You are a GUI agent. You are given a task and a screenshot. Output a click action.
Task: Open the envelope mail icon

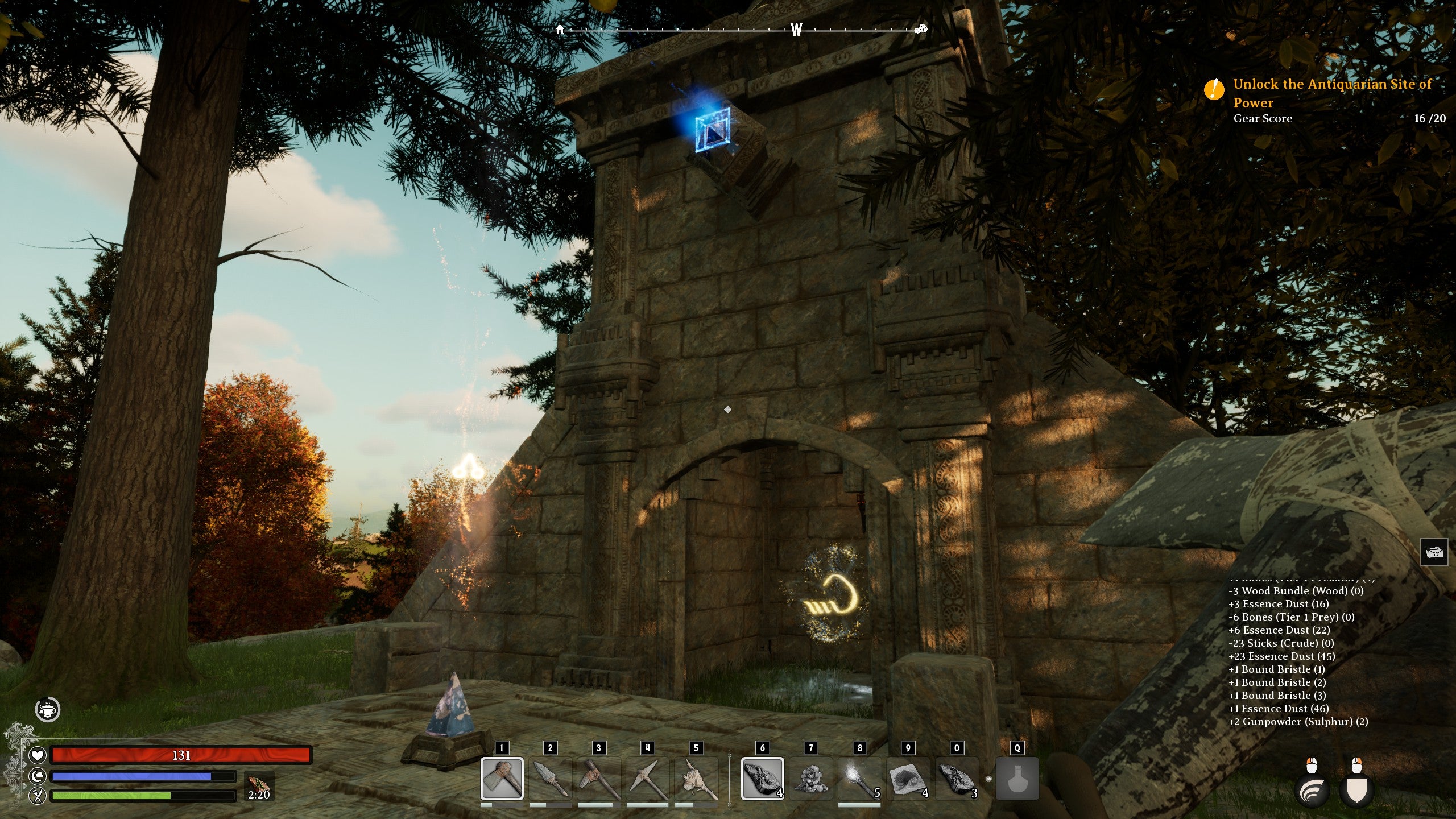[x=1434, y=552]
